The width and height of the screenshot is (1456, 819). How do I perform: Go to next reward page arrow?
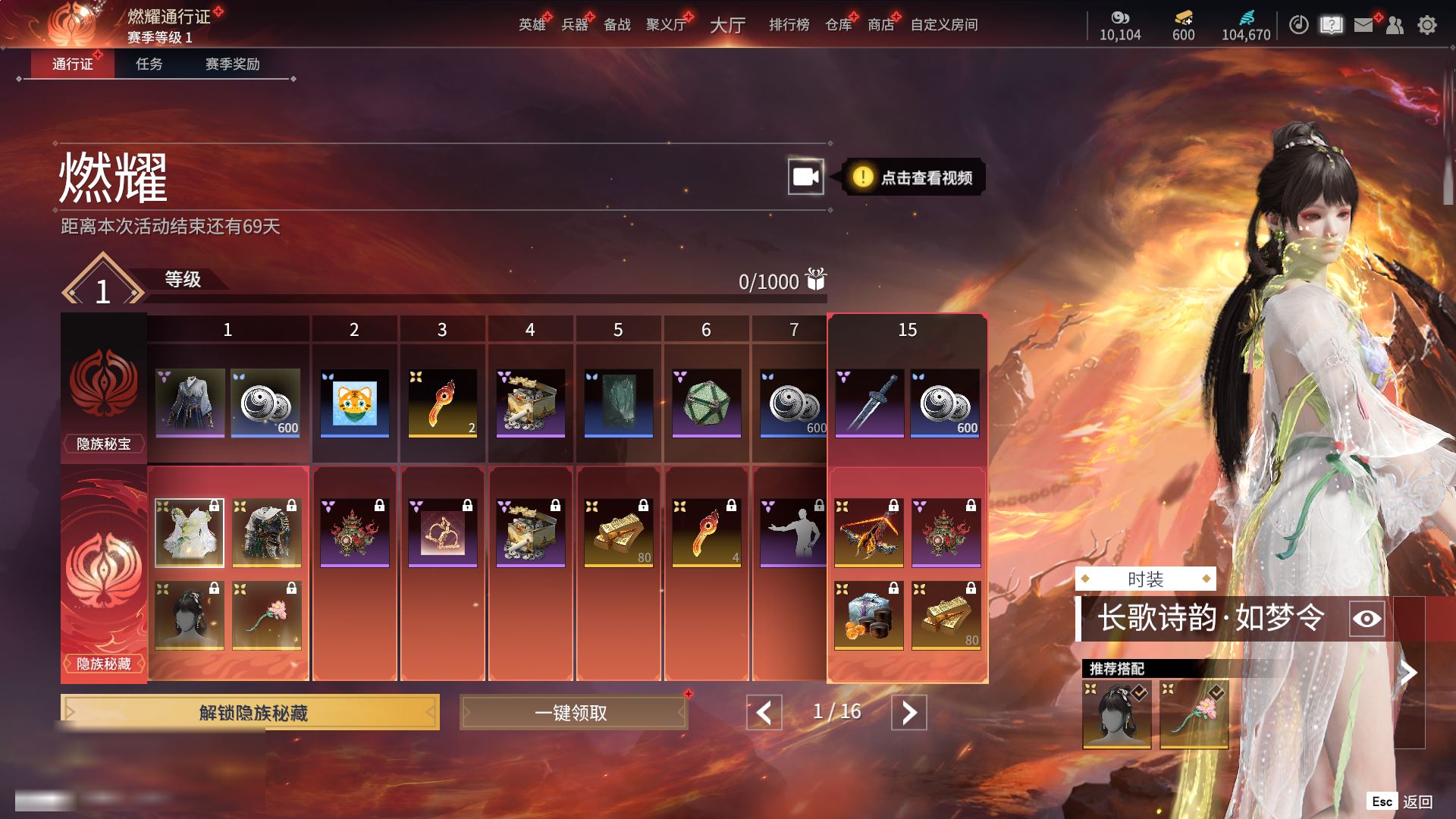point(908,713)
